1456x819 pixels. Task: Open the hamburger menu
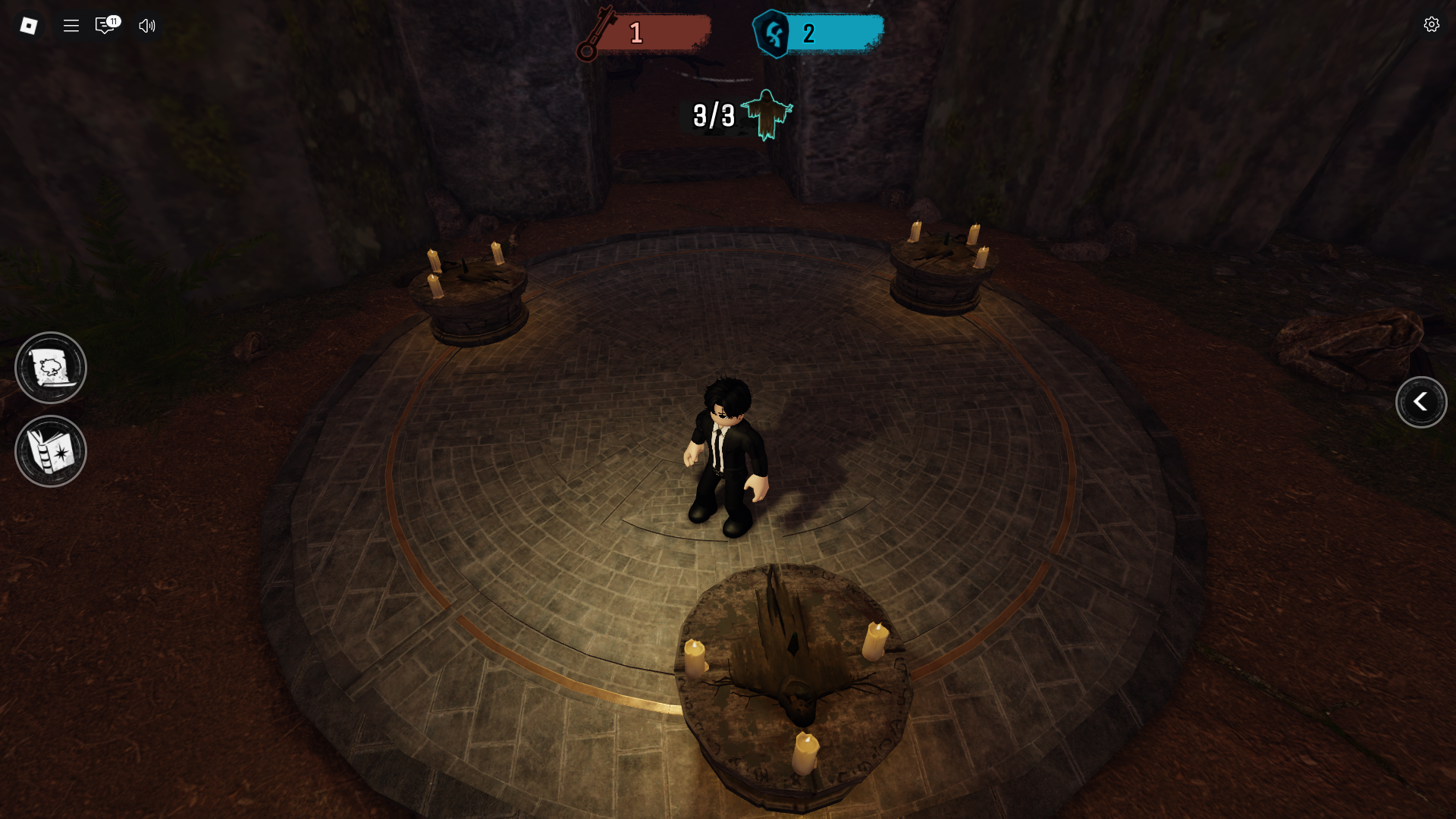tap(71, 26)
